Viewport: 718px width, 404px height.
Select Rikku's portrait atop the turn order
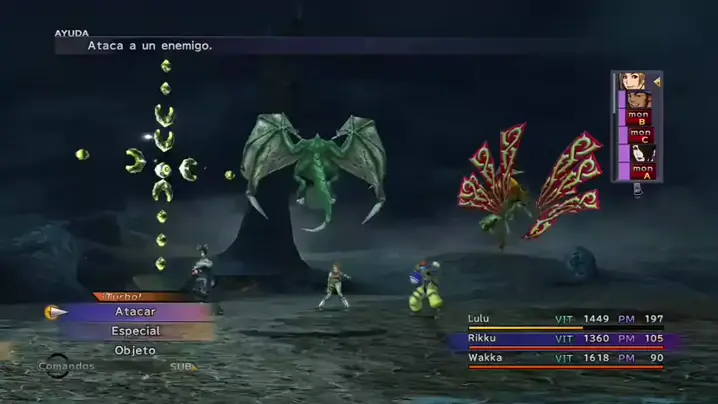point(633,81)
